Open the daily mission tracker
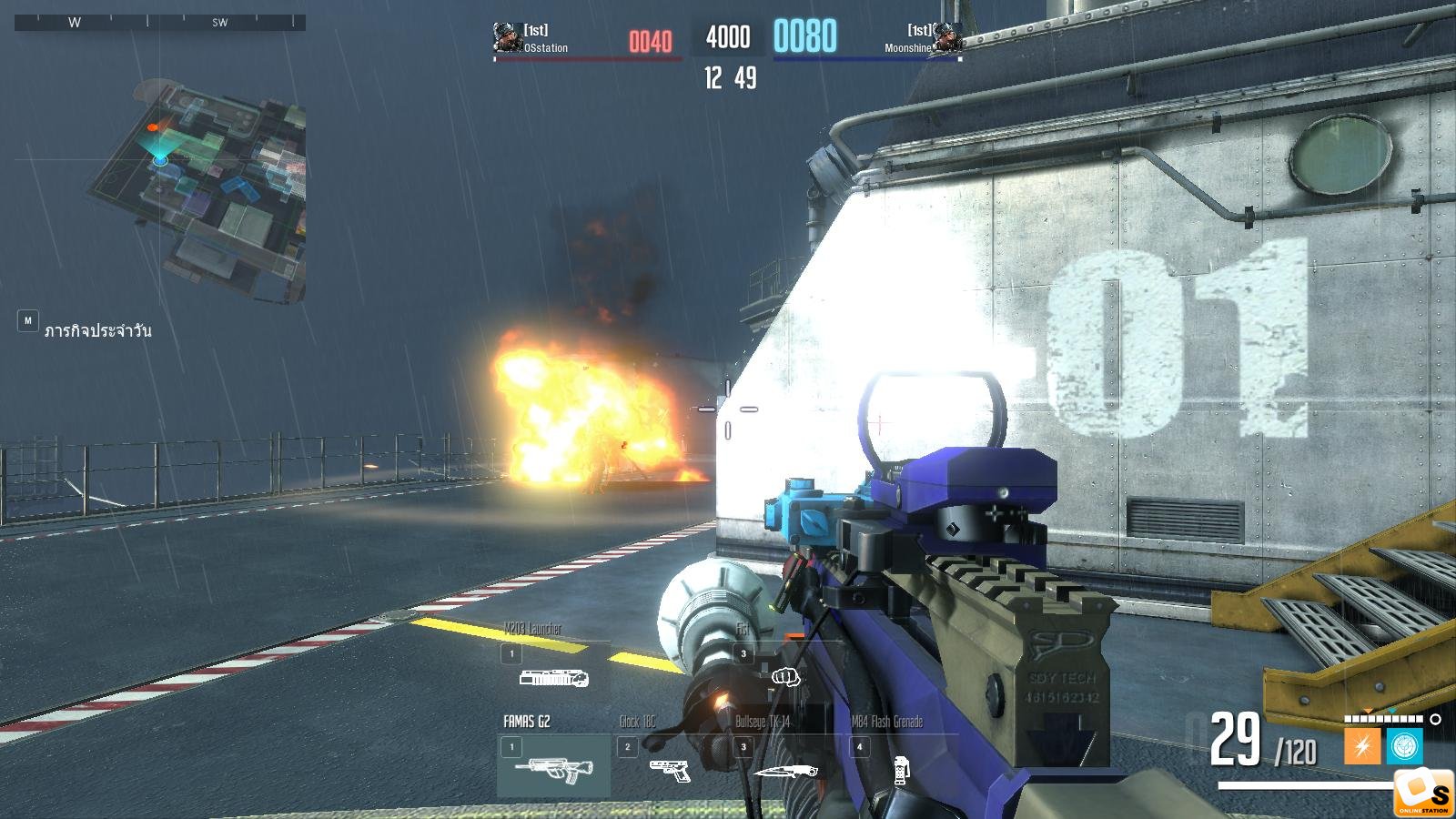The height and width of the screenshot is (819, 1456). 98,330
